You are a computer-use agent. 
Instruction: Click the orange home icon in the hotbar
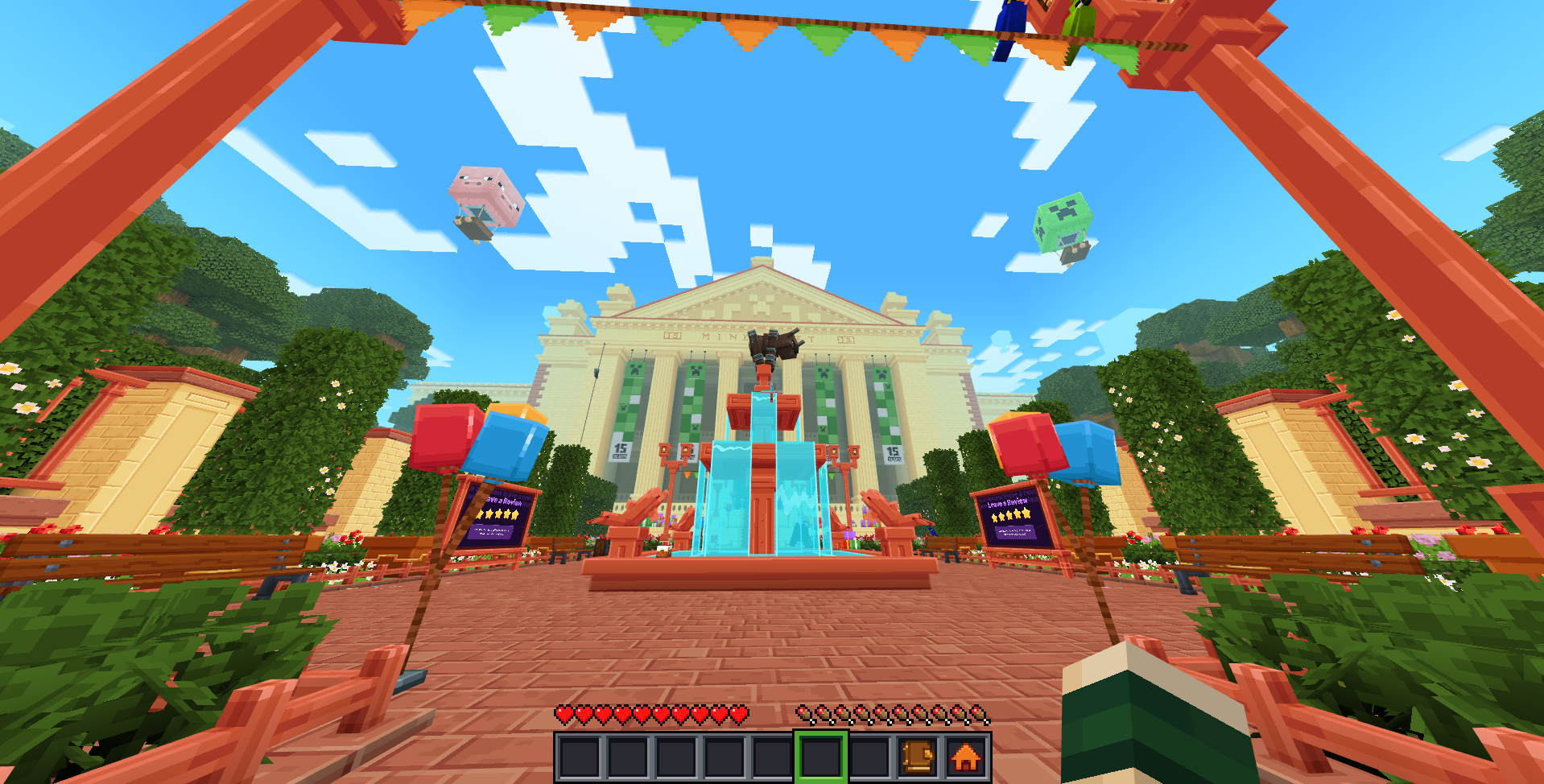964,757
